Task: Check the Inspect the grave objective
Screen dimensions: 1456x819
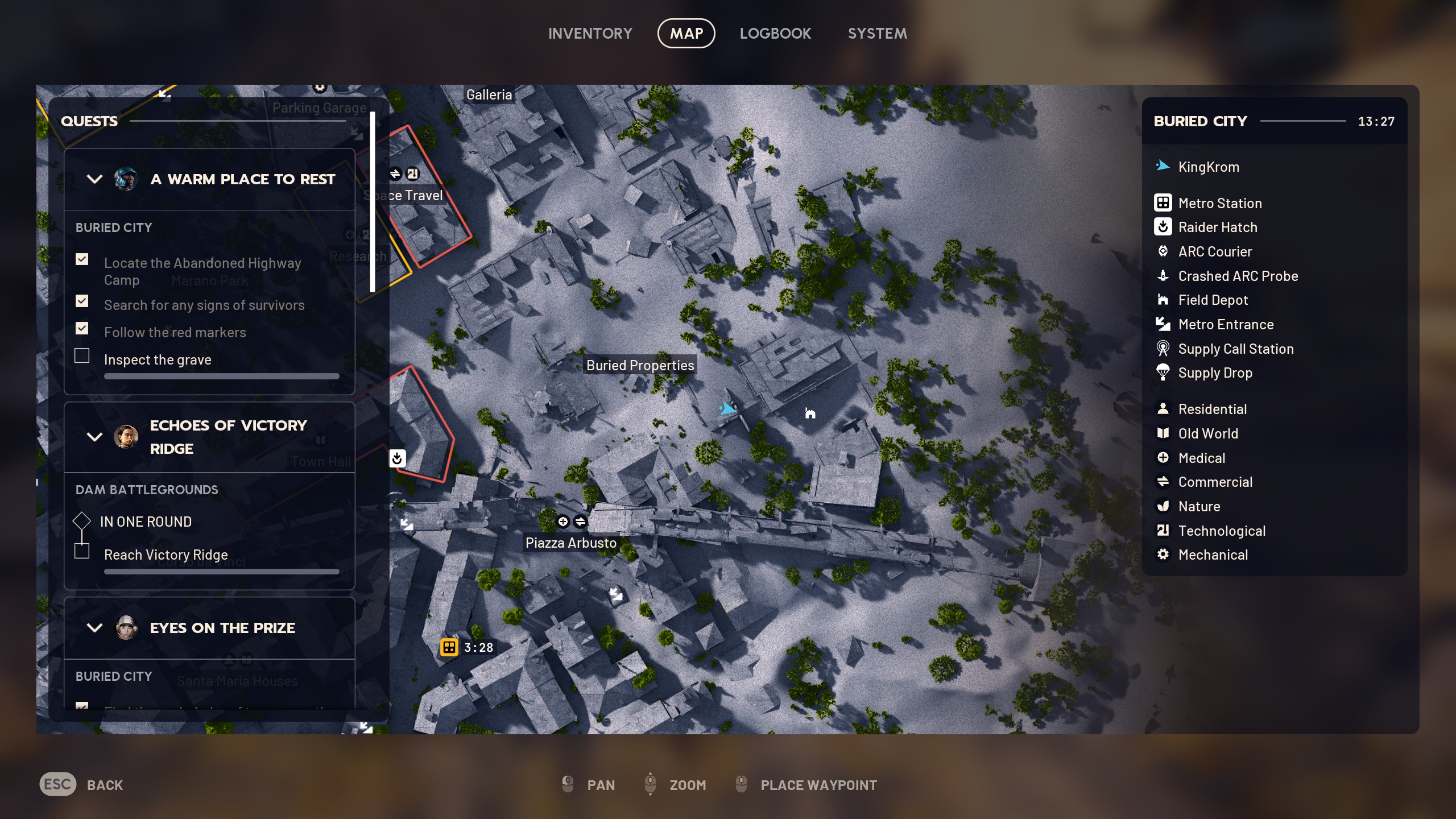Action: pos(82,355)
